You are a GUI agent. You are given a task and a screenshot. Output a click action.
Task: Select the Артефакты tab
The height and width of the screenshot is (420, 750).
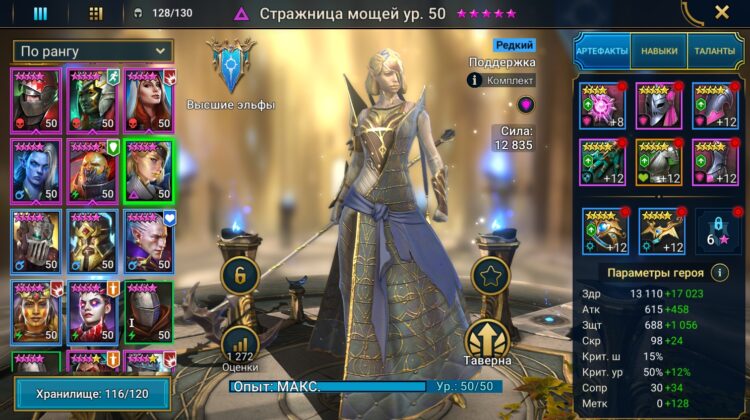[600, 50]
